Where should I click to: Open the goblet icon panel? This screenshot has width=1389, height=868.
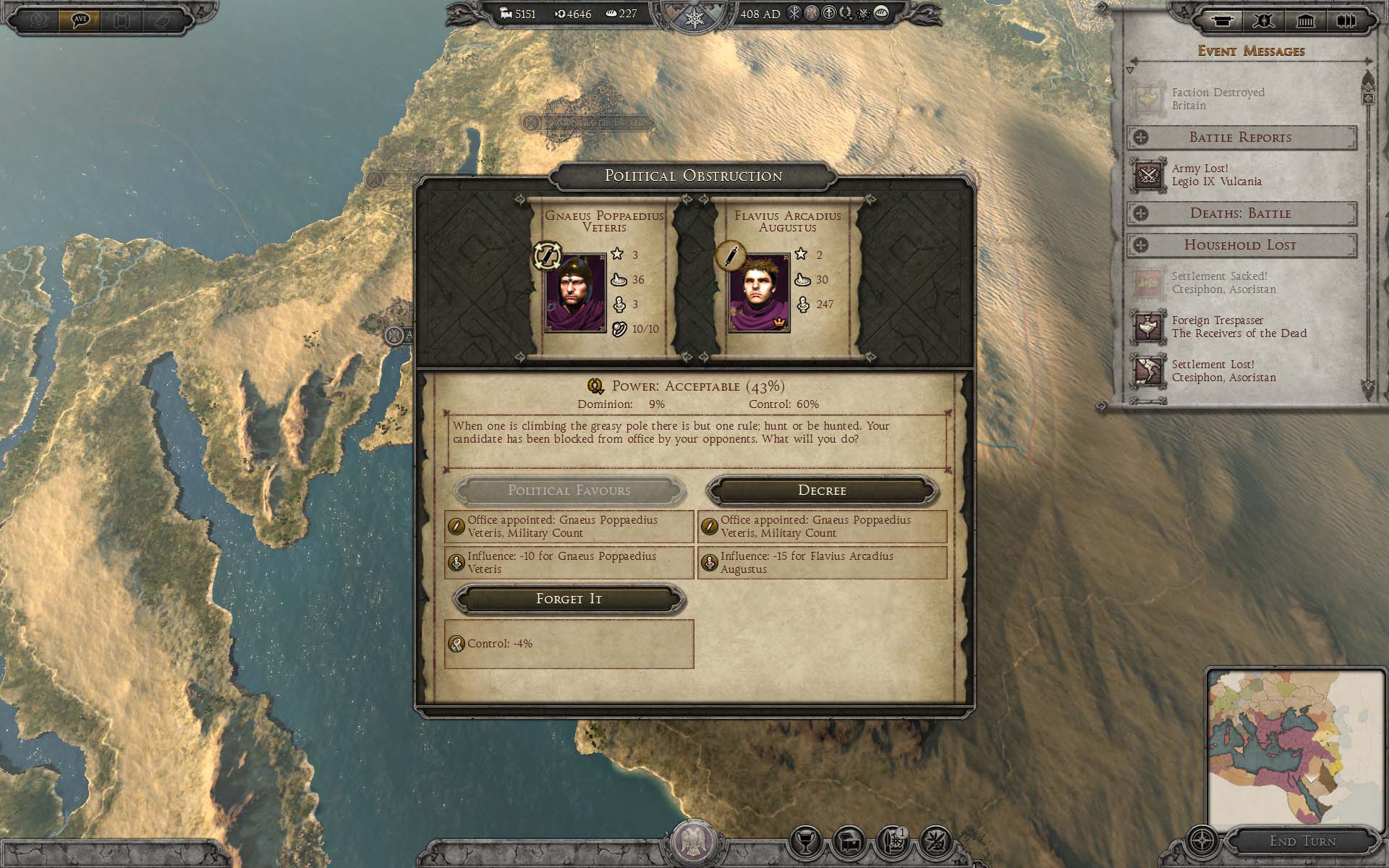point(805,843)
